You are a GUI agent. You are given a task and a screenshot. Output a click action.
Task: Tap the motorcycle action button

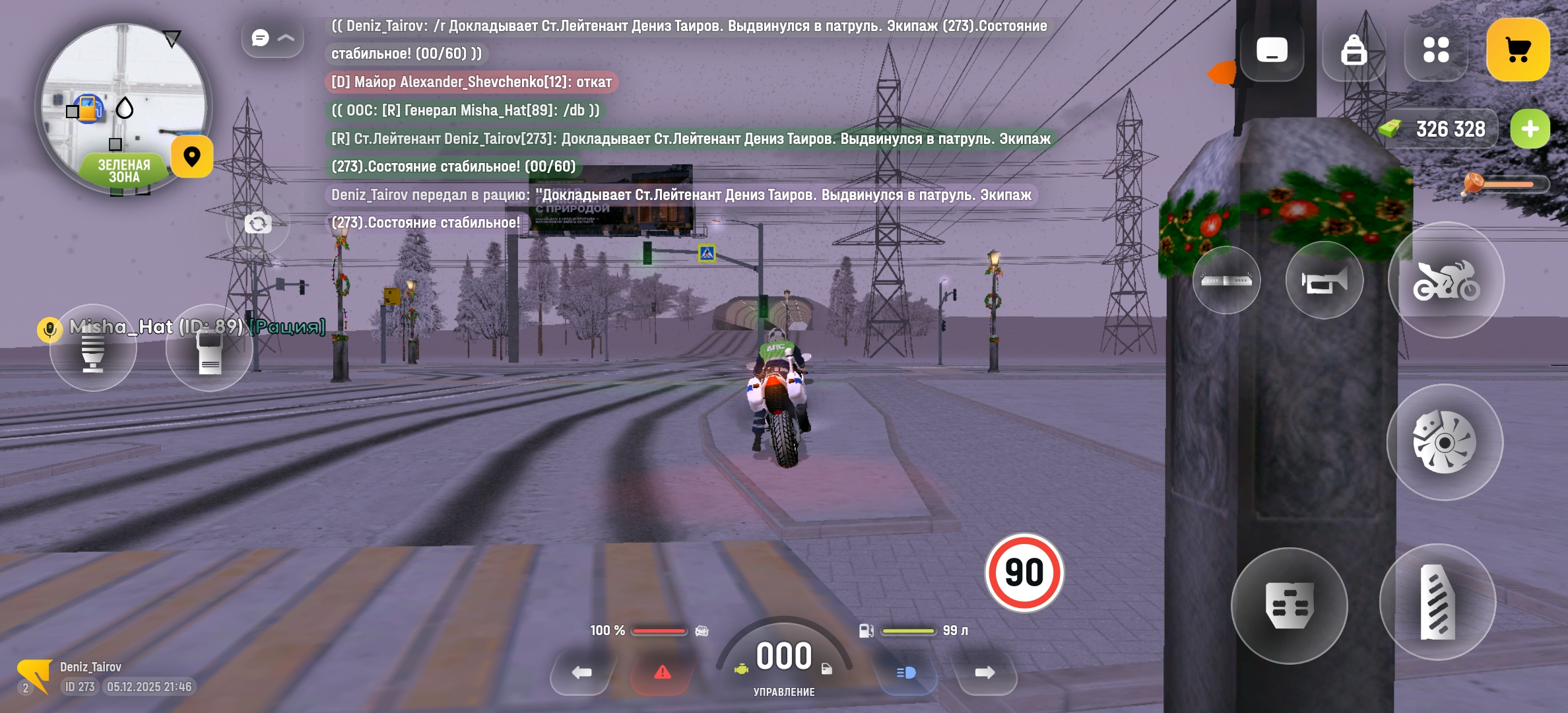1446,281
